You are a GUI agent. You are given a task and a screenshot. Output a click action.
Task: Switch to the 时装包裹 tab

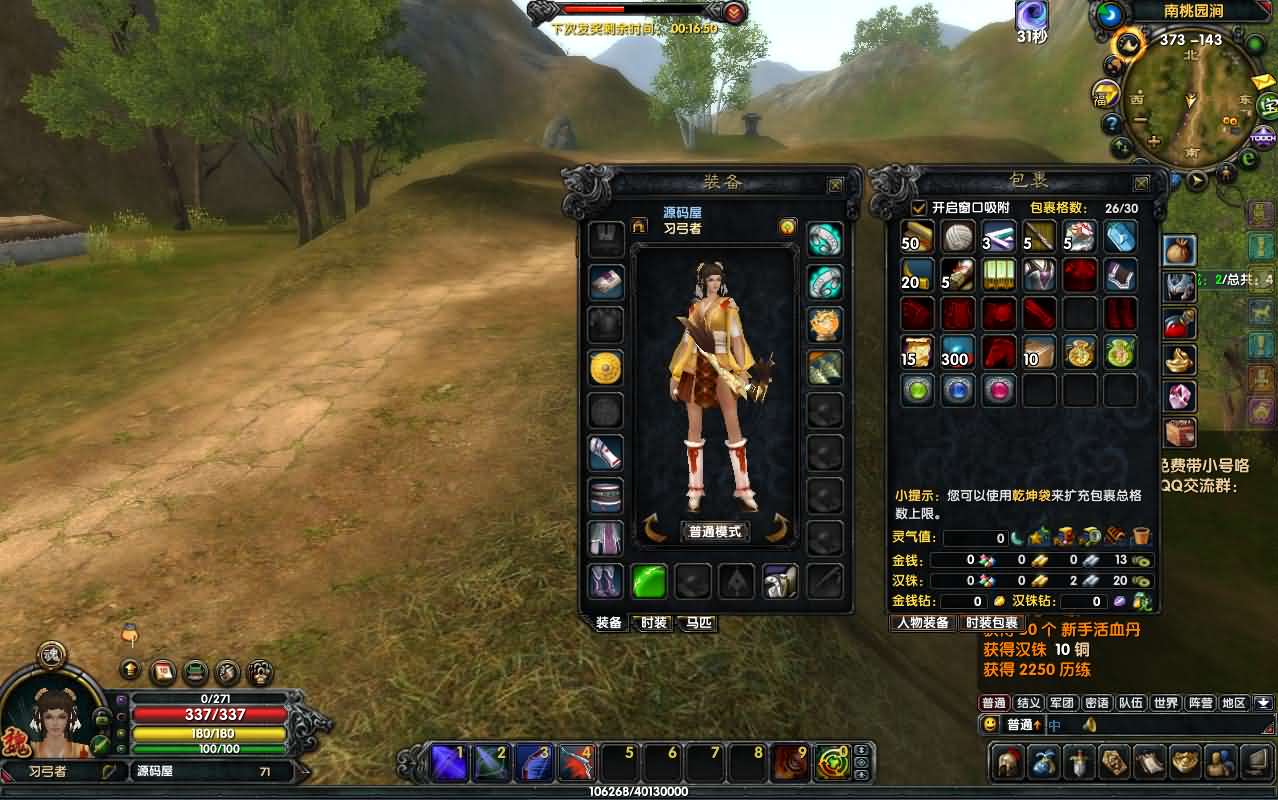point(991,623)
